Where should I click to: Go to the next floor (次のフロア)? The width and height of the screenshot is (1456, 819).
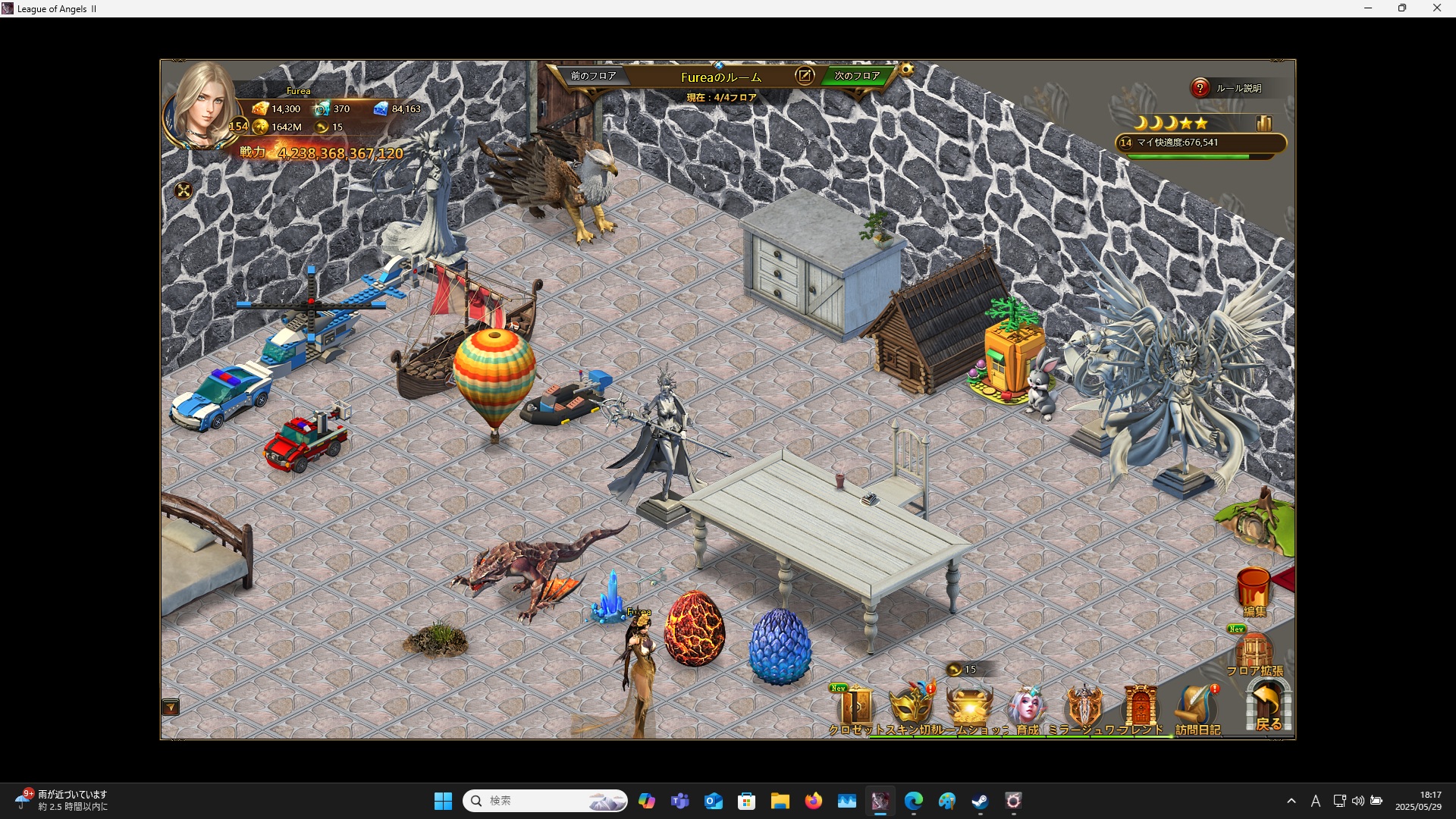[857, 76]
